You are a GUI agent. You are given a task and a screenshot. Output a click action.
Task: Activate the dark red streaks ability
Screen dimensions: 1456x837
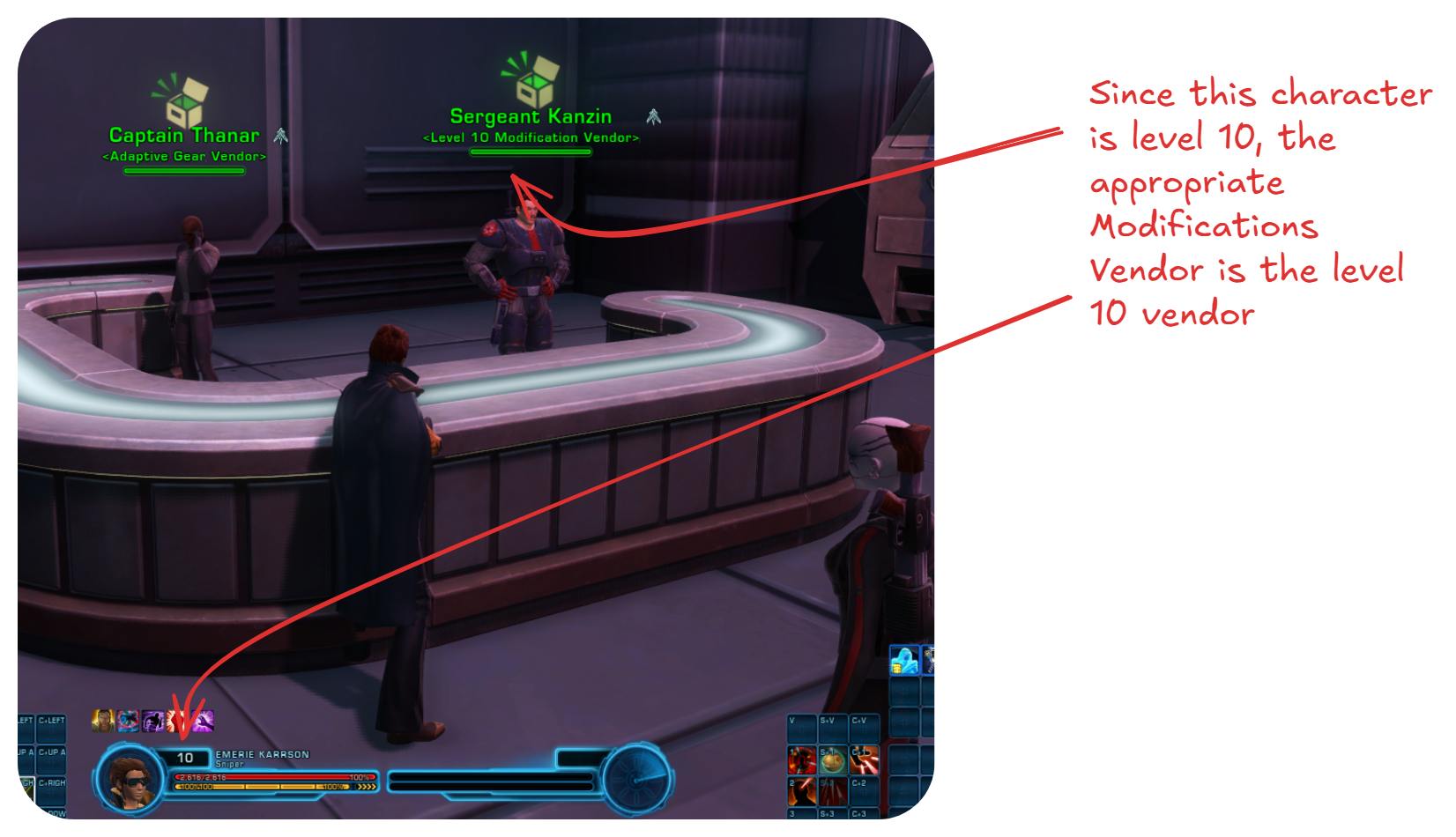pos(833,791)
